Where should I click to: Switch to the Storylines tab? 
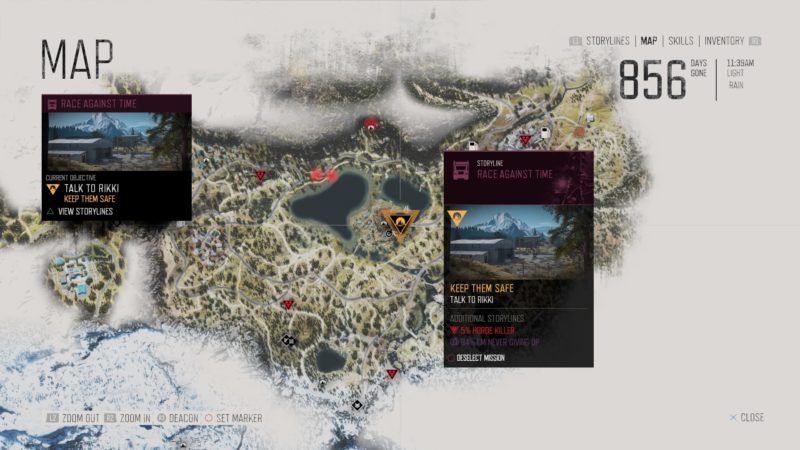(x=607, y=41)
